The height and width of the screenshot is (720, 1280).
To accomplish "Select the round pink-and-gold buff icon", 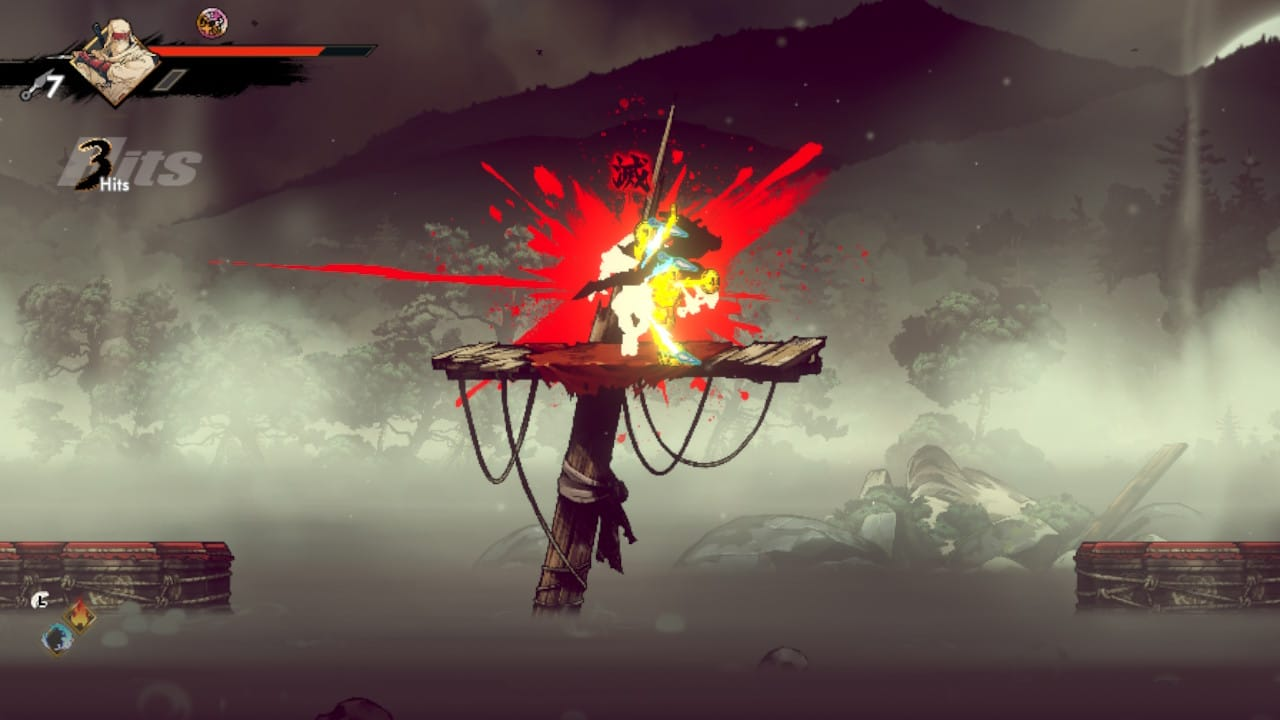I will pos(211,22).
